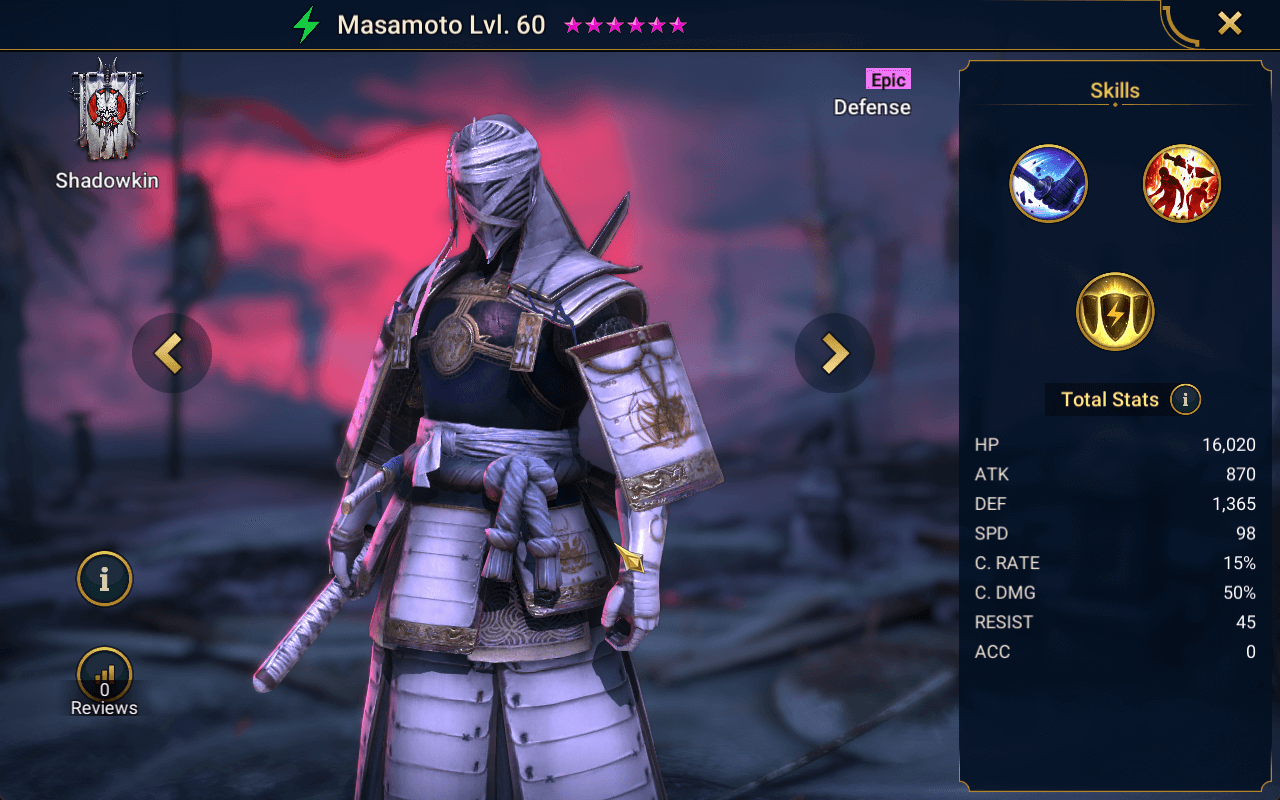Viewport: 1280px width, 800px height.
Task: Navigate to the next champion
Action: [x=835, y=354]
